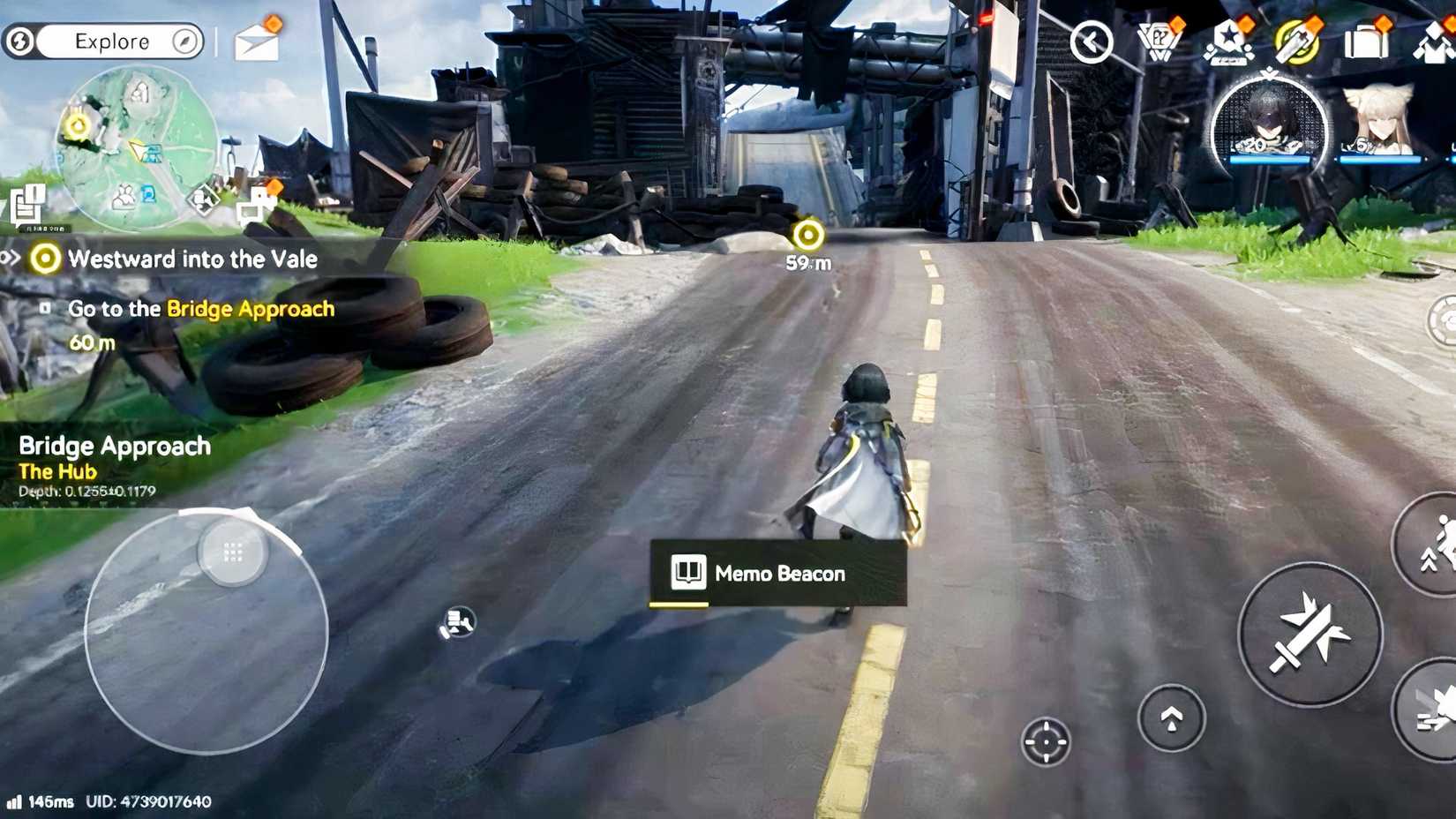Select the crosshair aim toggle
The height and width of the screenshot is (819, 1456).
tap(1047, 742)
